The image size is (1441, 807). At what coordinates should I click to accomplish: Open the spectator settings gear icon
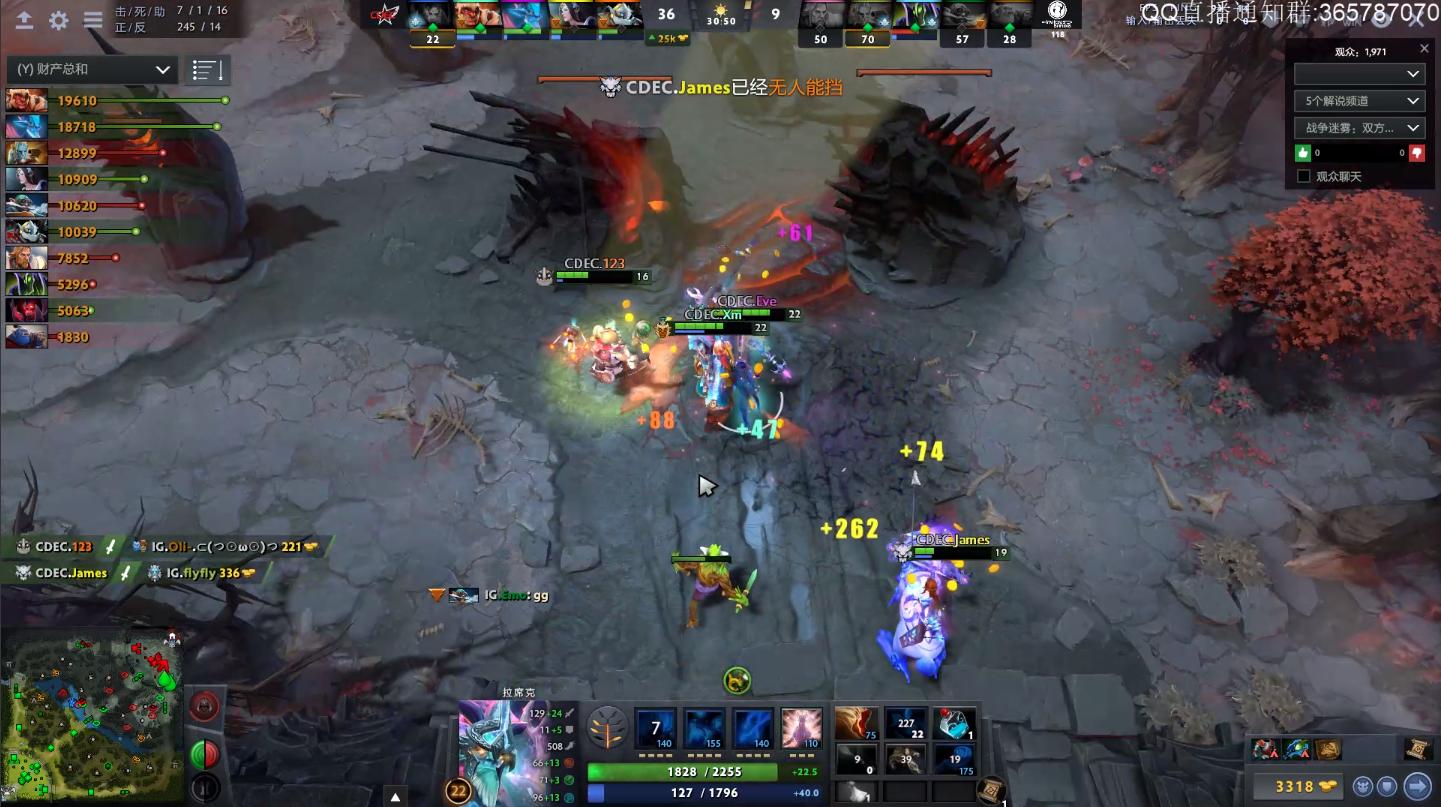click(56, 18)
